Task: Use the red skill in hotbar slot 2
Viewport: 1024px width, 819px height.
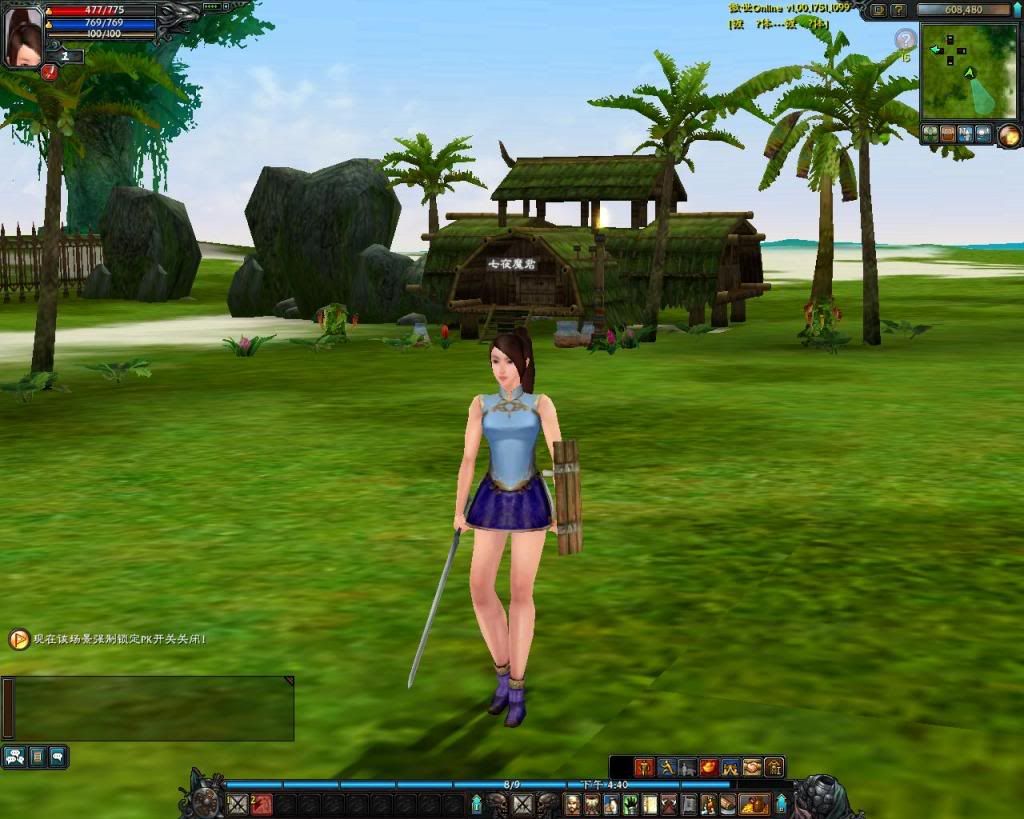Action: [x=261, y=804]
